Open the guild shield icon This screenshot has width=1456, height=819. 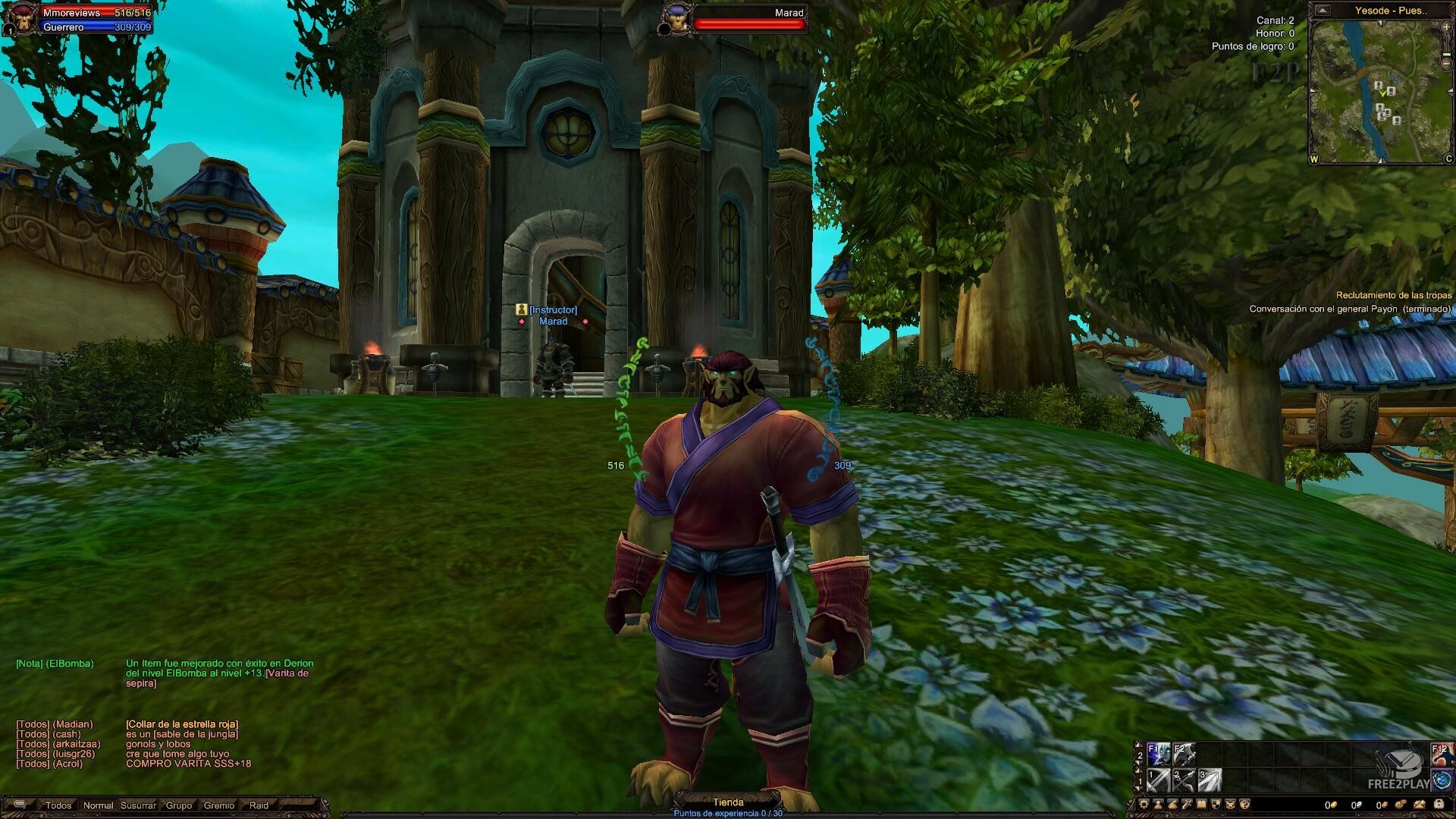tap(1216, 805)
